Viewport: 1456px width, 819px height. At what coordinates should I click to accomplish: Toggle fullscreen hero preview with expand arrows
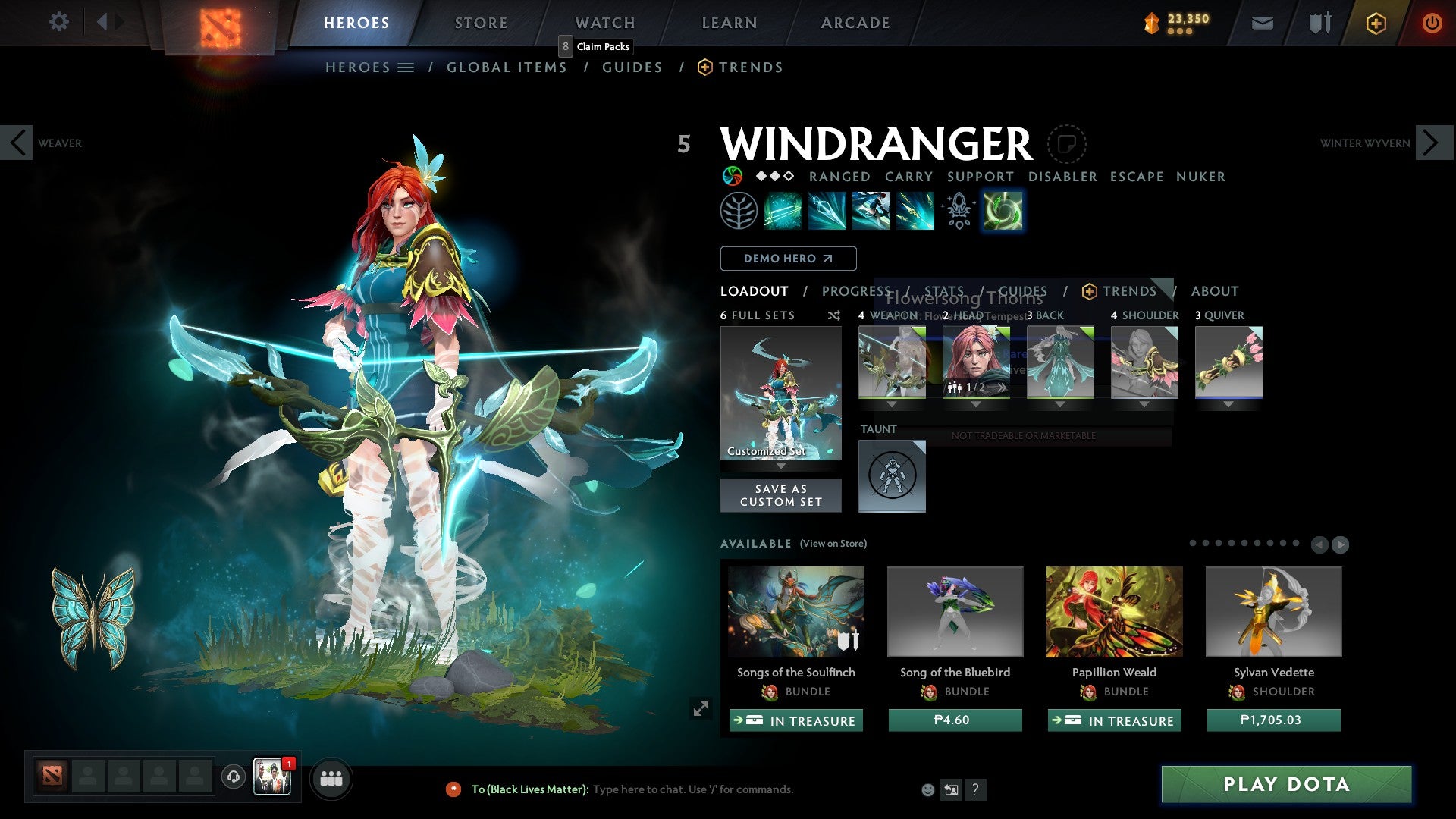click(x=700, y=709)
